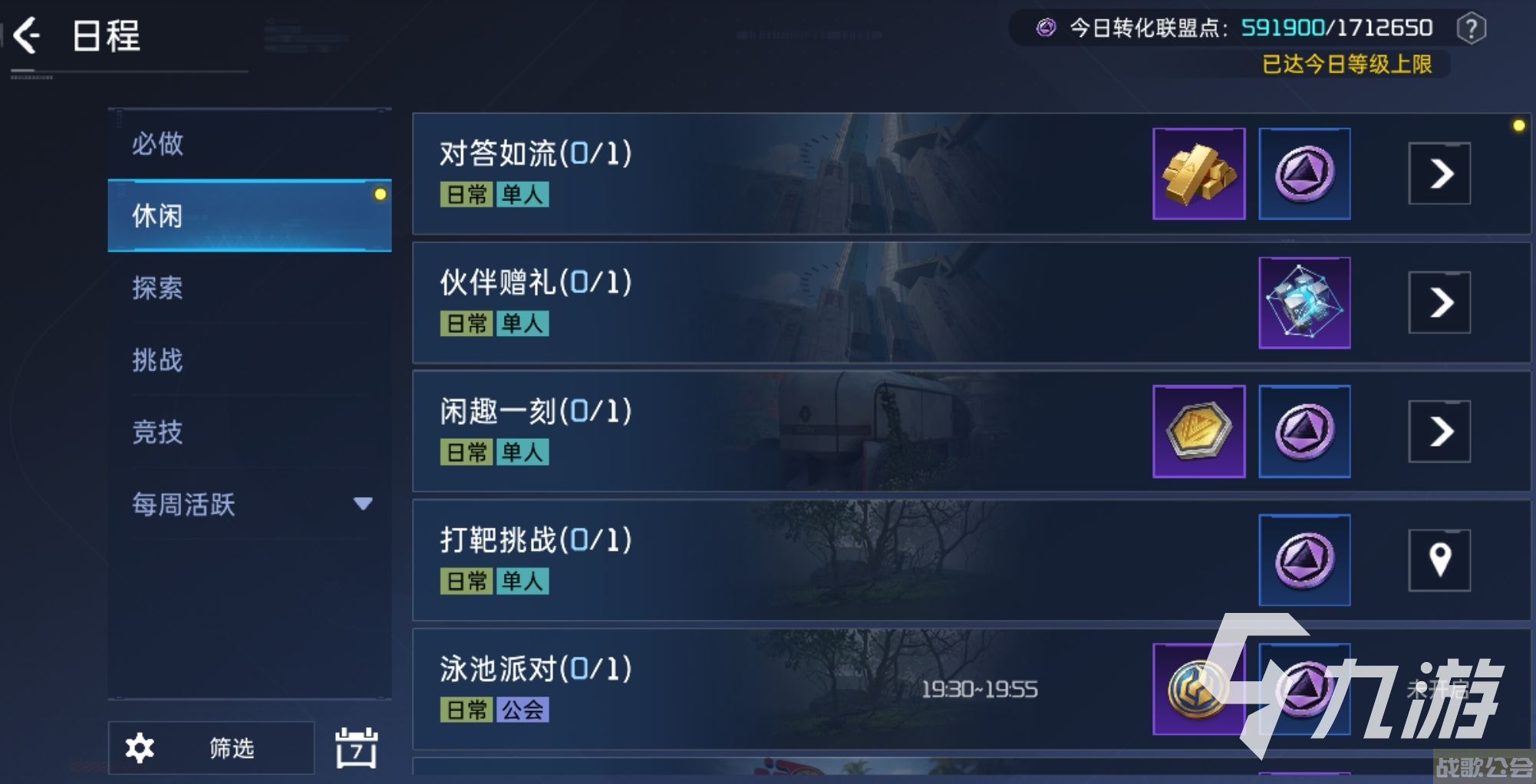
Task: Switch to the 竞技 tab
Action: [157, 433]
